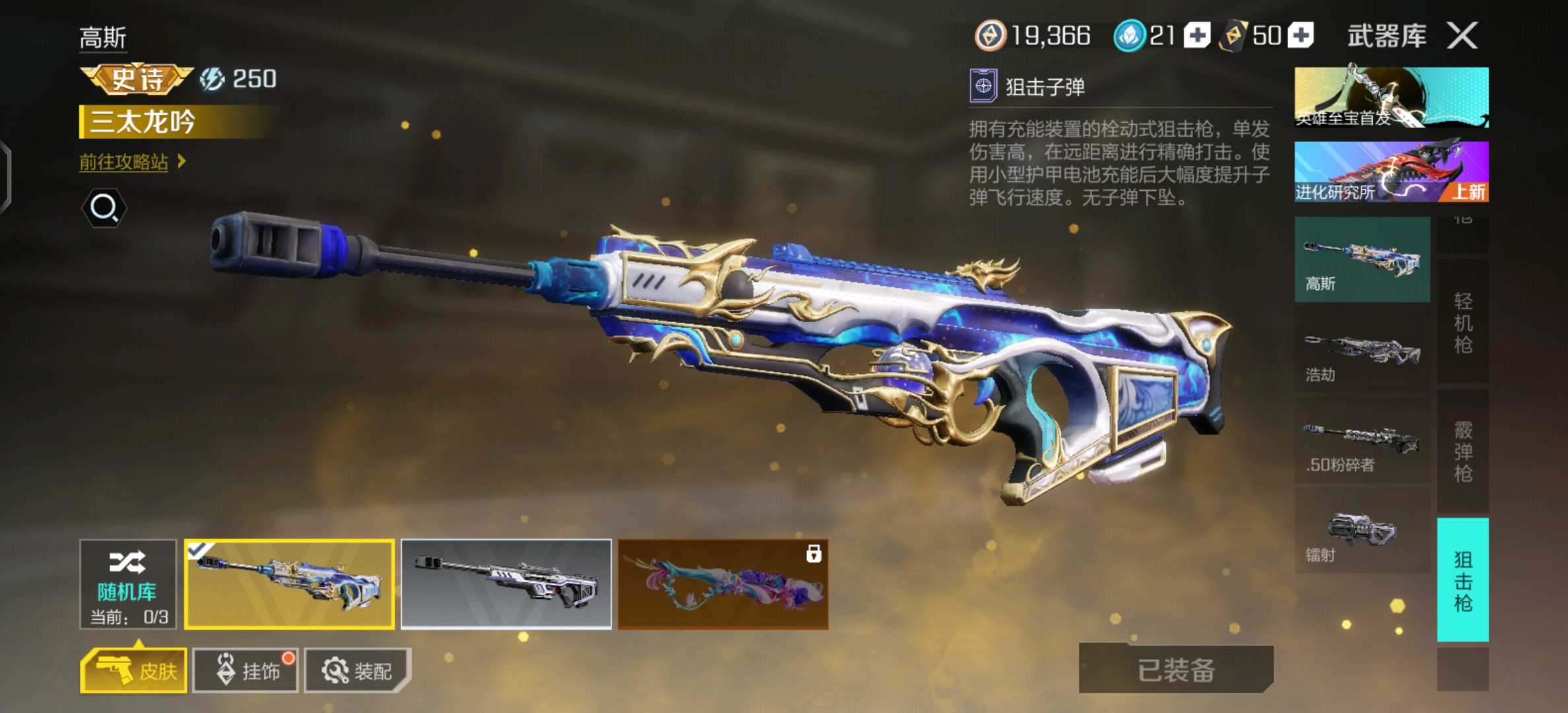Choose the default grey sniper skin
The image size is (1568, 713).
coord(506,584)
